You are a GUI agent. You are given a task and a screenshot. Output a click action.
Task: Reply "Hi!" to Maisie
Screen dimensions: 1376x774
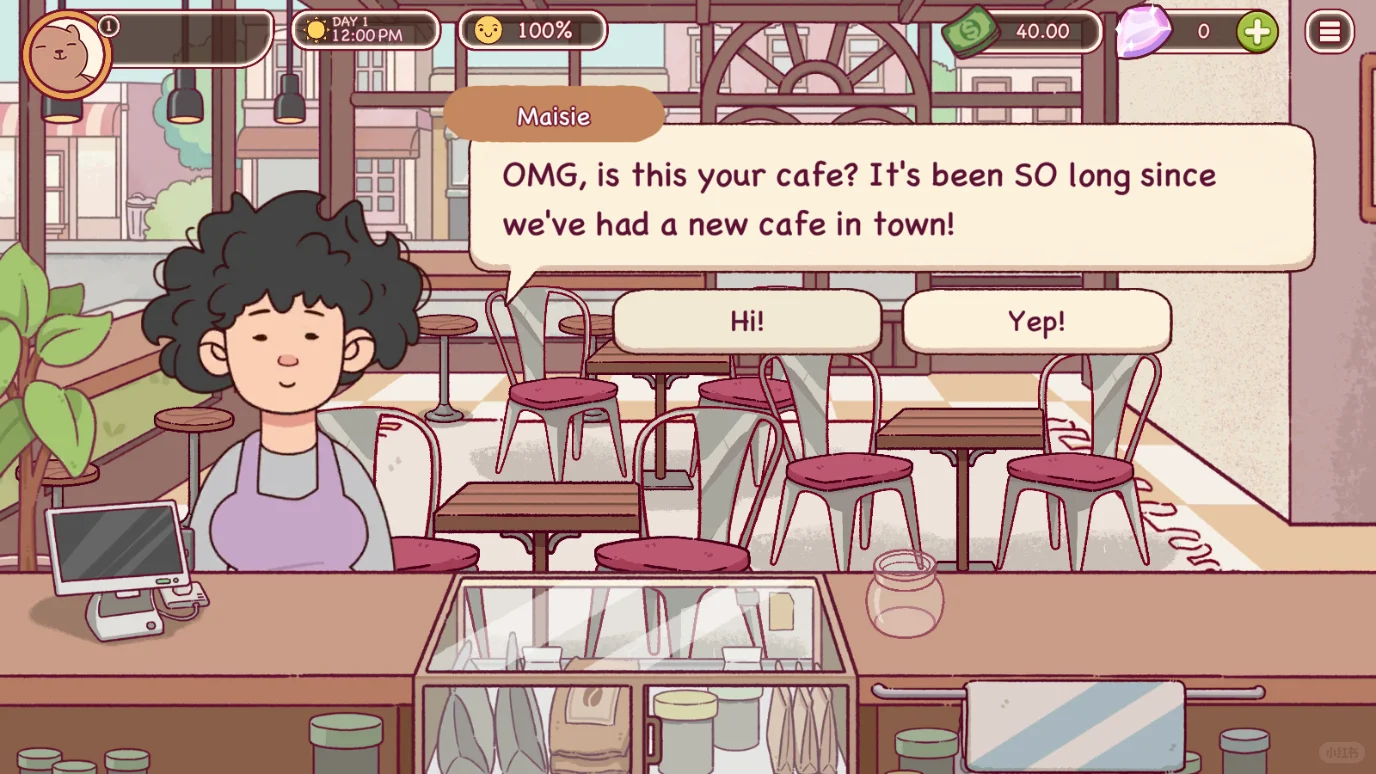747,322
